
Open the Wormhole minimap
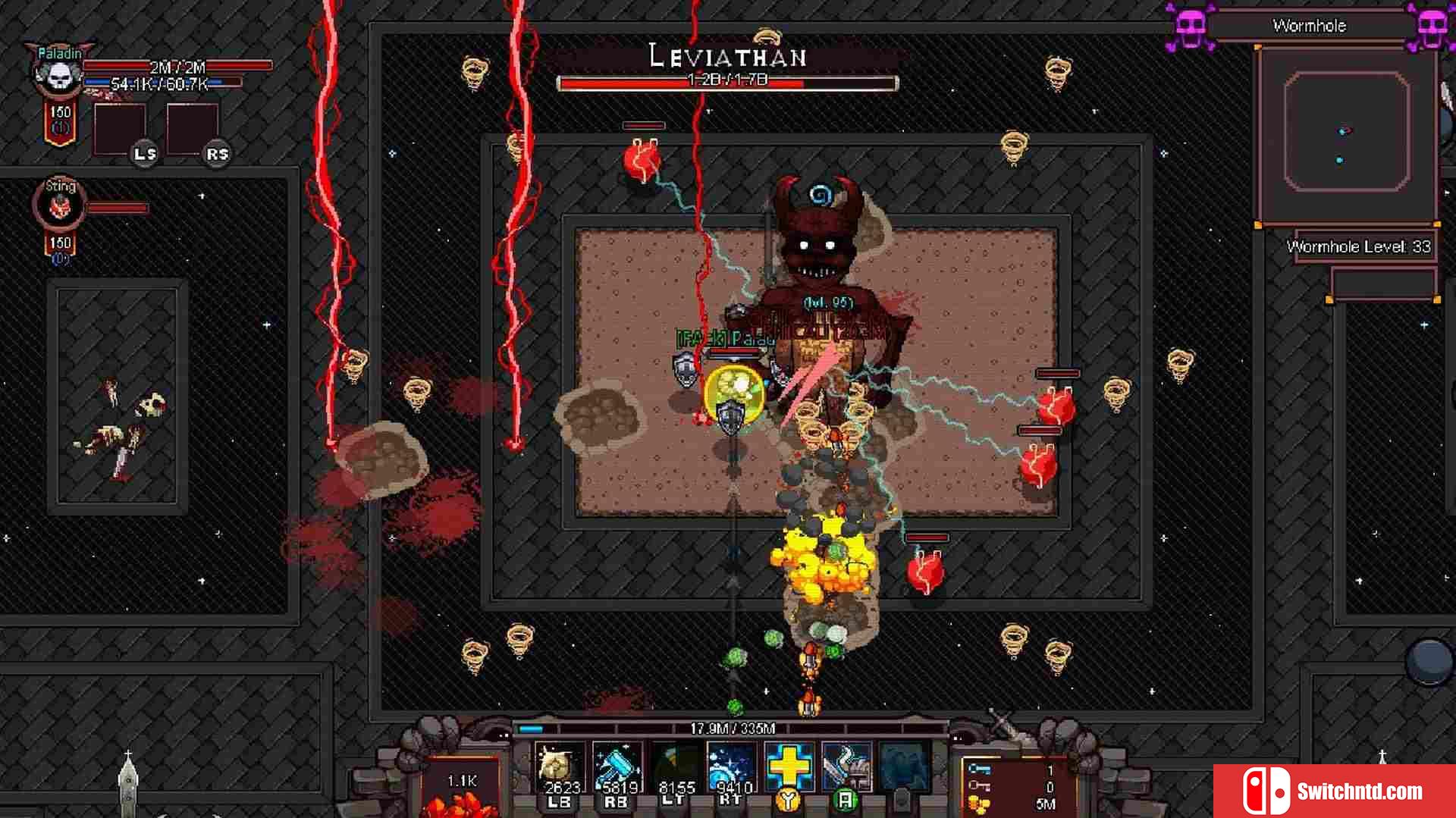(x=1346, y=133)
